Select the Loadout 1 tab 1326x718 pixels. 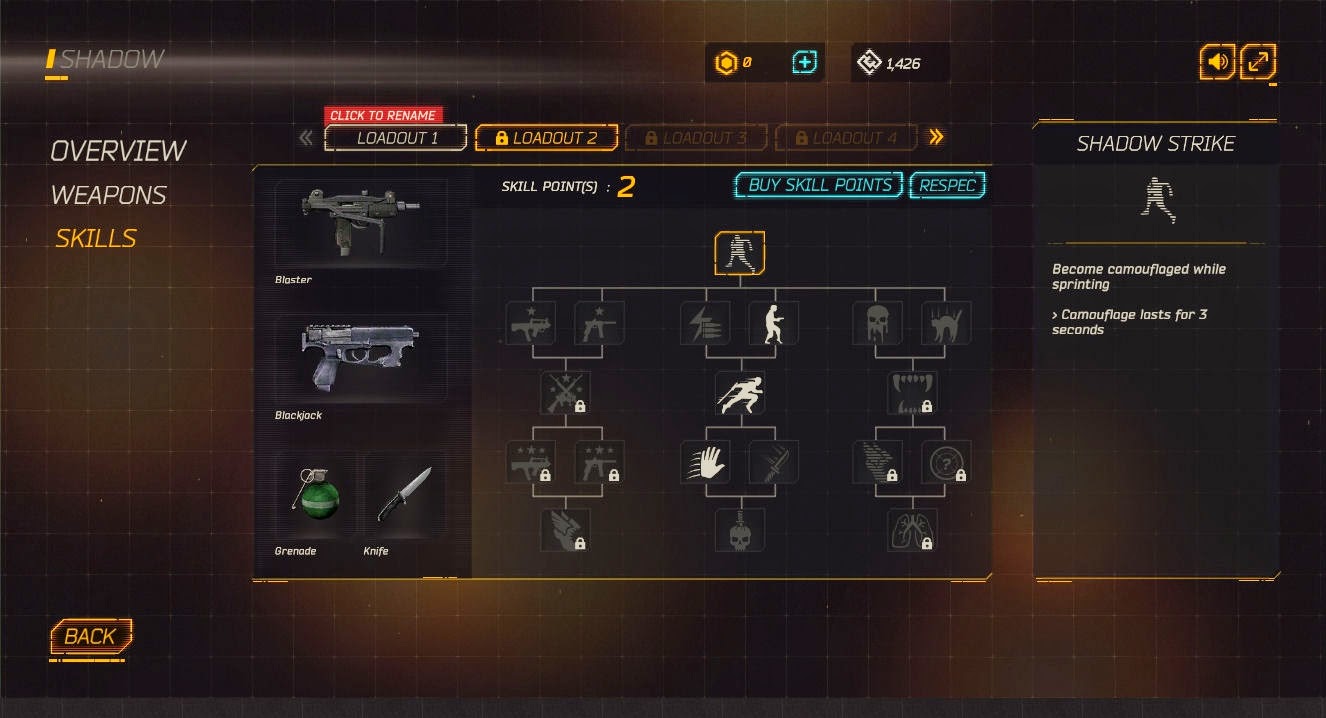[x=396, y=138]
